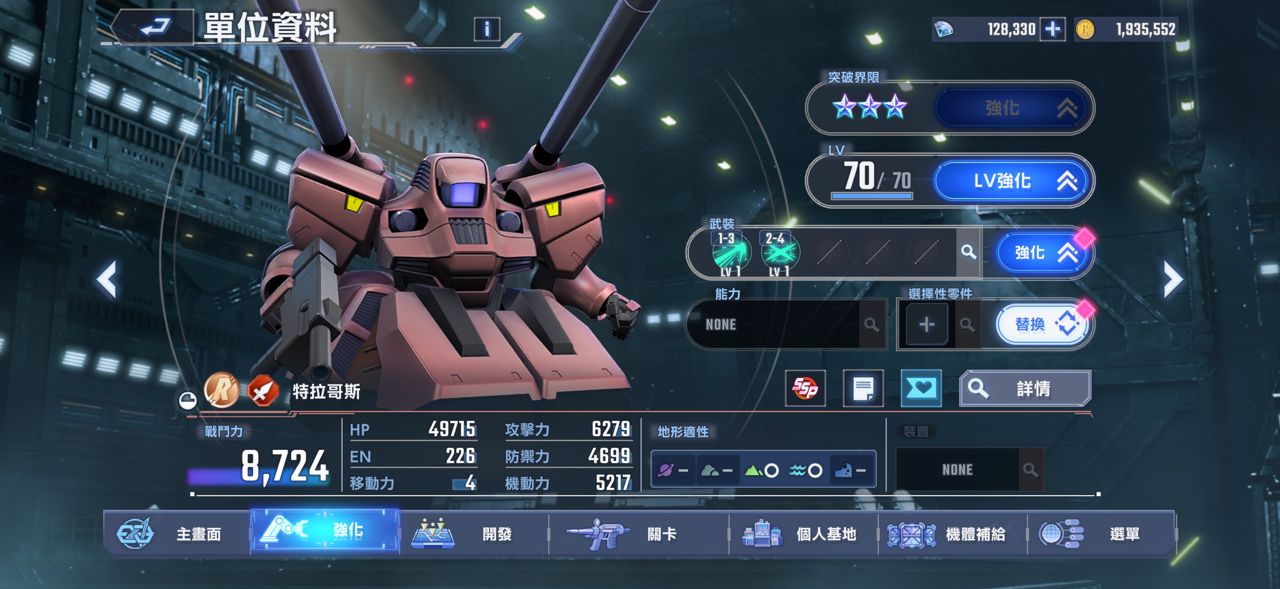Add diamonds with the plus button
Viewport: 1280px width, 589px height.
tap(1052, 29)
